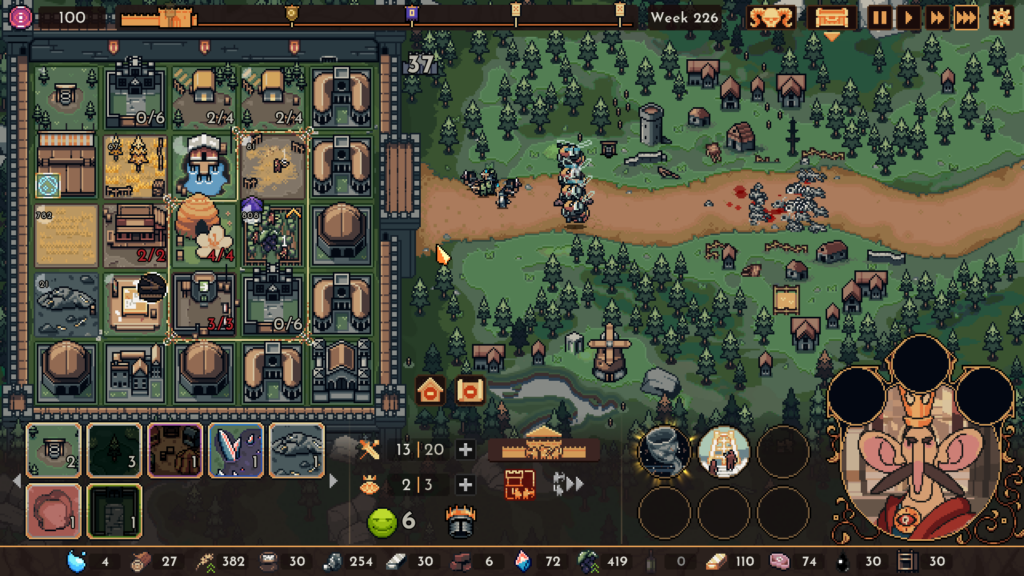Select triple fast-forward speed
Screen dimensions: 1024x576
pyautogui.click(x=965, y=17)
